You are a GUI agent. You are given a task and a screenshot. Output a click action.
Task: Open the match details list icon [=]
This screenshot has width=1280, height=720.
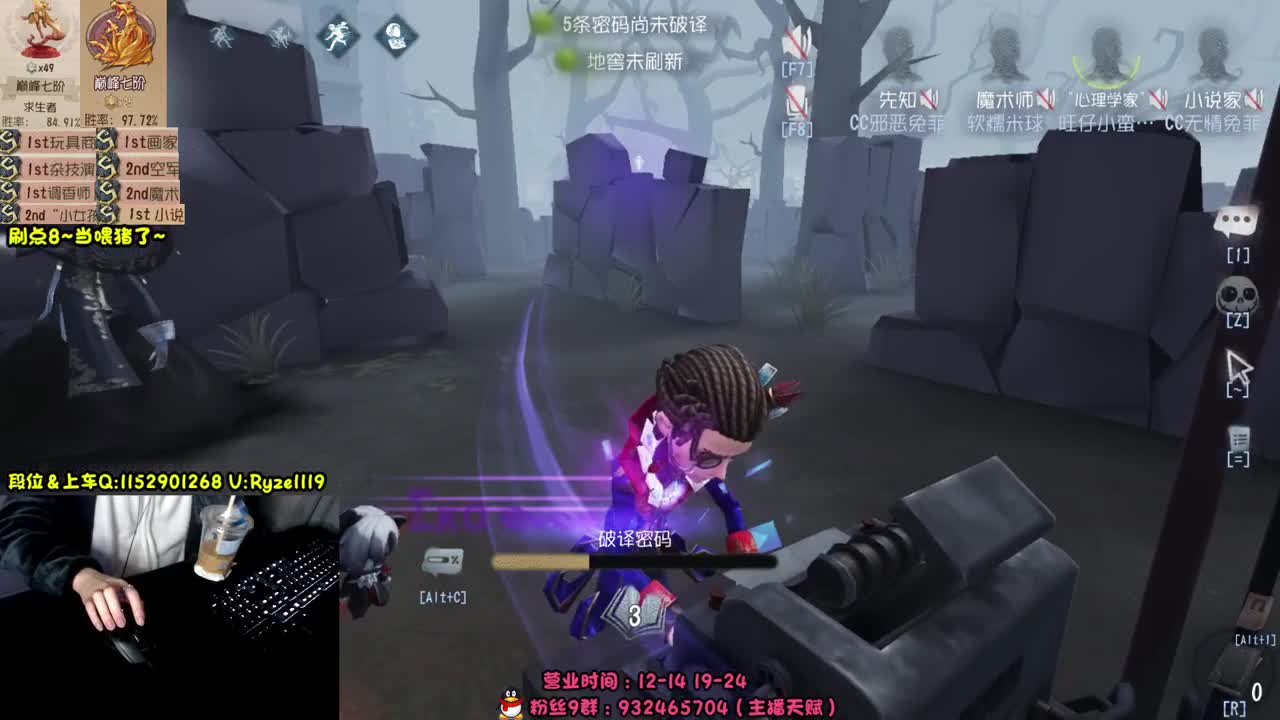tap(1240, 435)
